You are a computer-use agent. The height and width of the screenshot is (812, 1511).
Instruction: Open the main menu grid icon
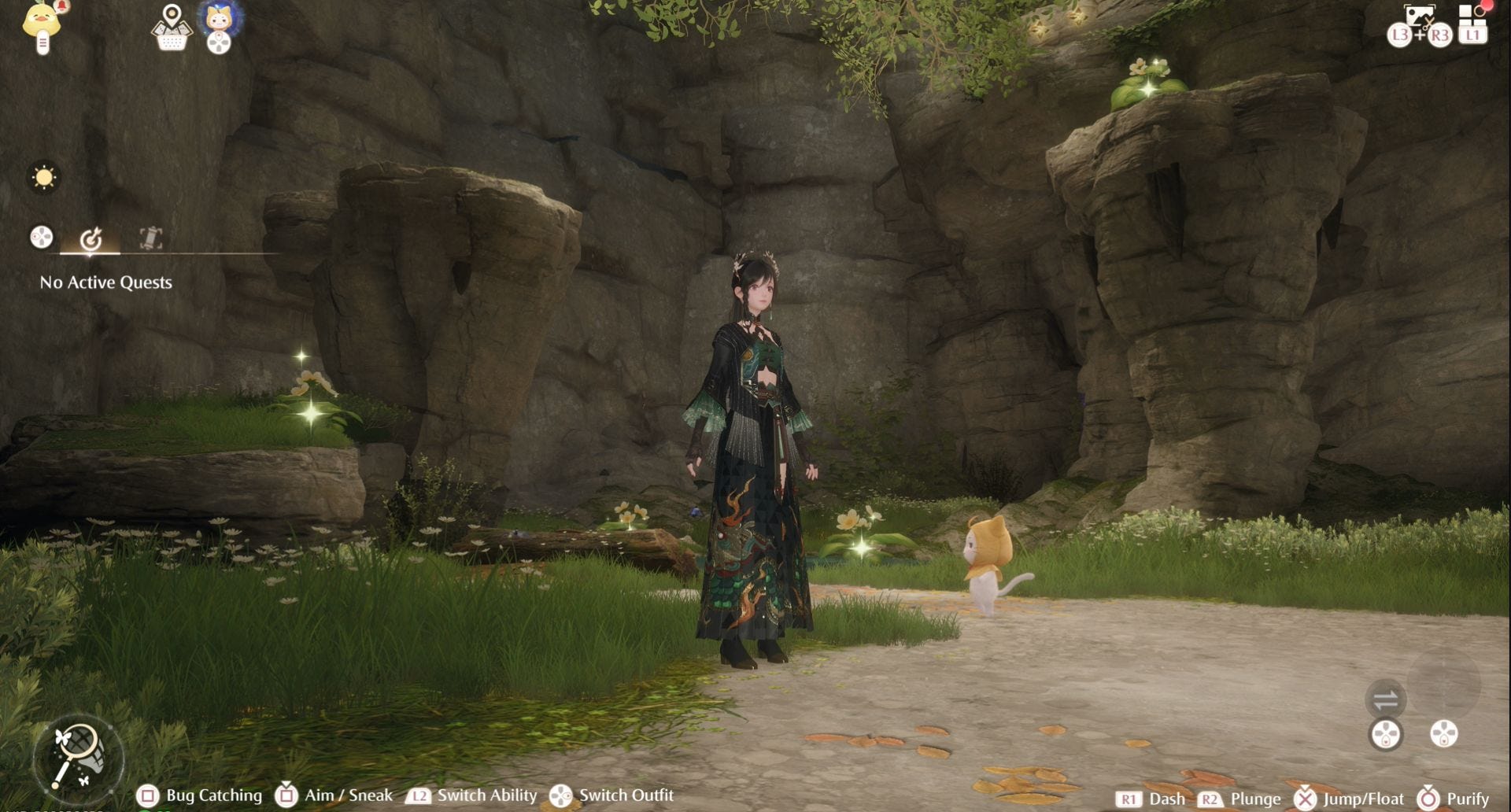[1472, 19]
